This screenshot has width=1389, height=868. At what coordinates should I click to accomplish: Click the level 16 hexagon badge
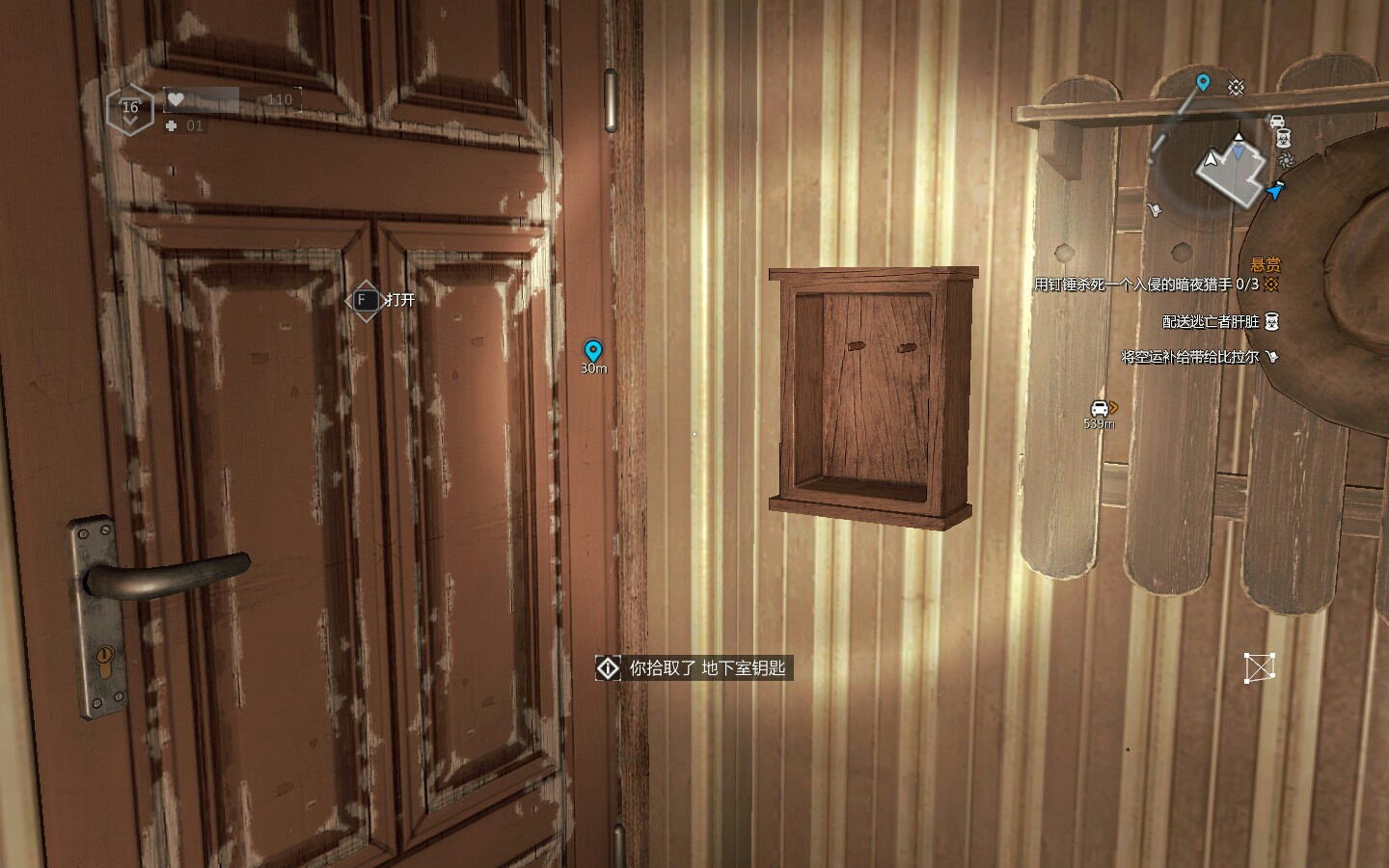(x=130, y=109)
